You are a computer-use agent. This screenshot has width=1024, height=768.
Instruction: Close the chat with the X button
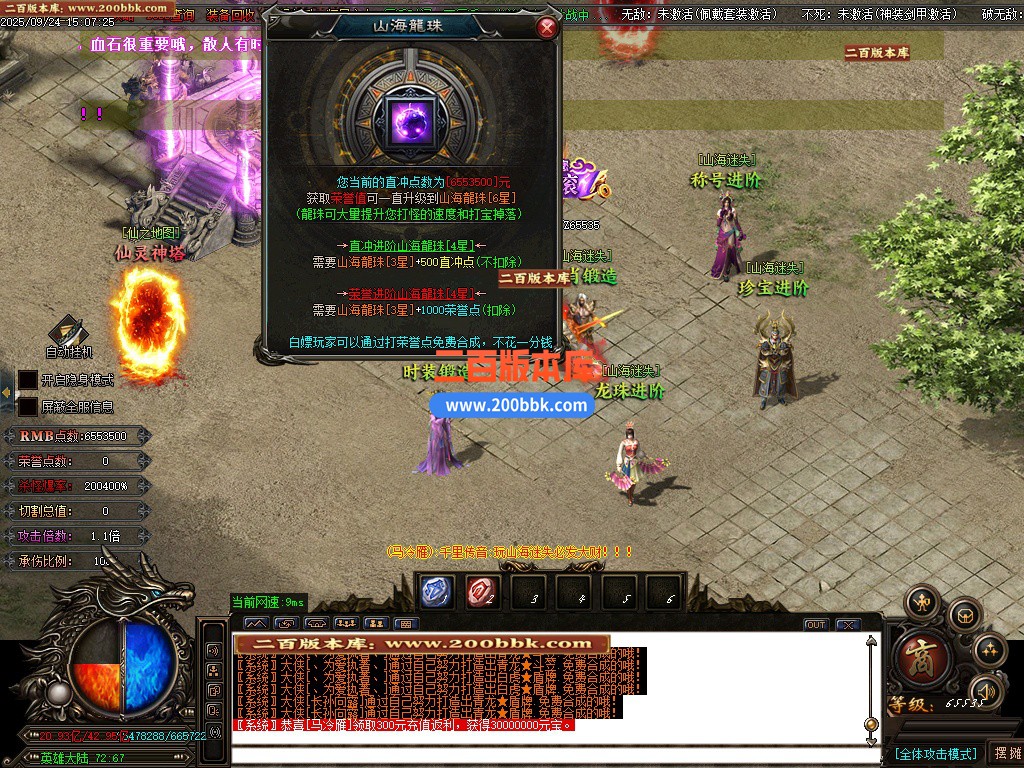coord(848,625)
